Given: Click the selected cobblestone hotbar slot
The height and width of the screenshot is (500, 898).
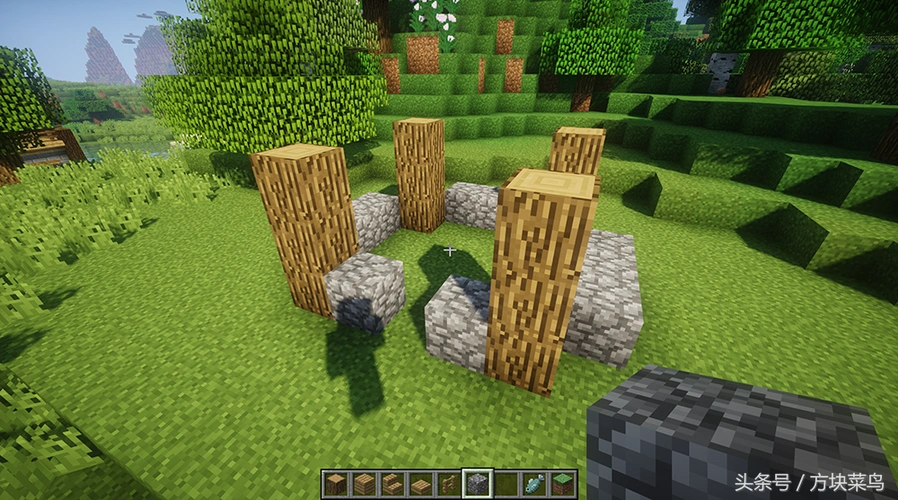Looking at the screenshot, I should 478,484.
